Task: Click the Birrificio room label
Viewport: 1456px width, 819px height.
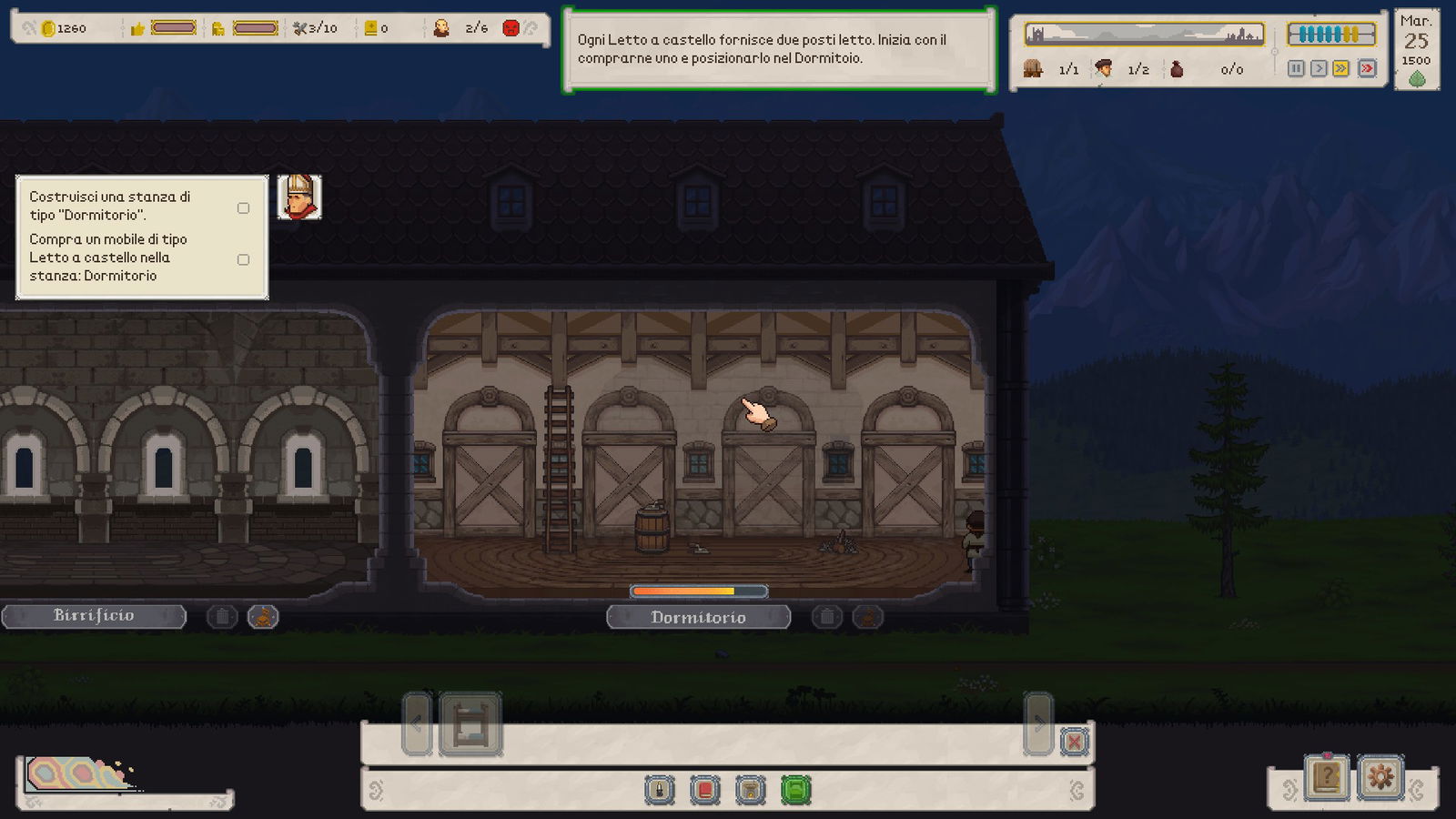Action: click(x=94, y=616)
